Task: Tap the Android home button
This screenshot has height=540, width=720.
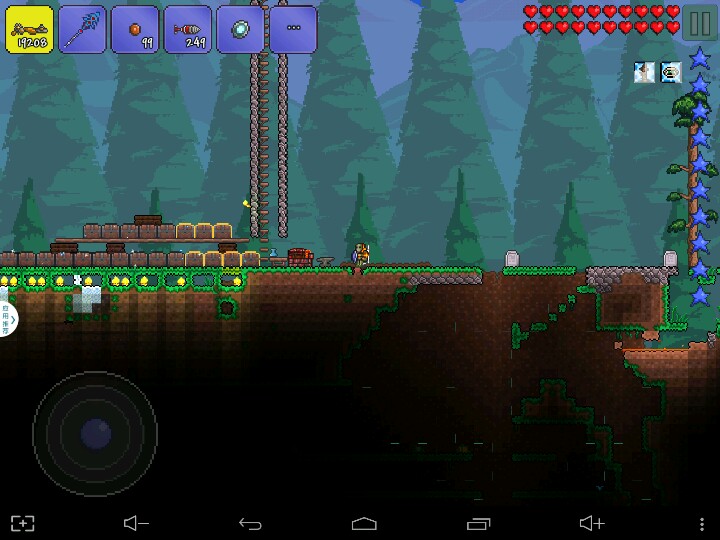Action: (x=364, y=523)
